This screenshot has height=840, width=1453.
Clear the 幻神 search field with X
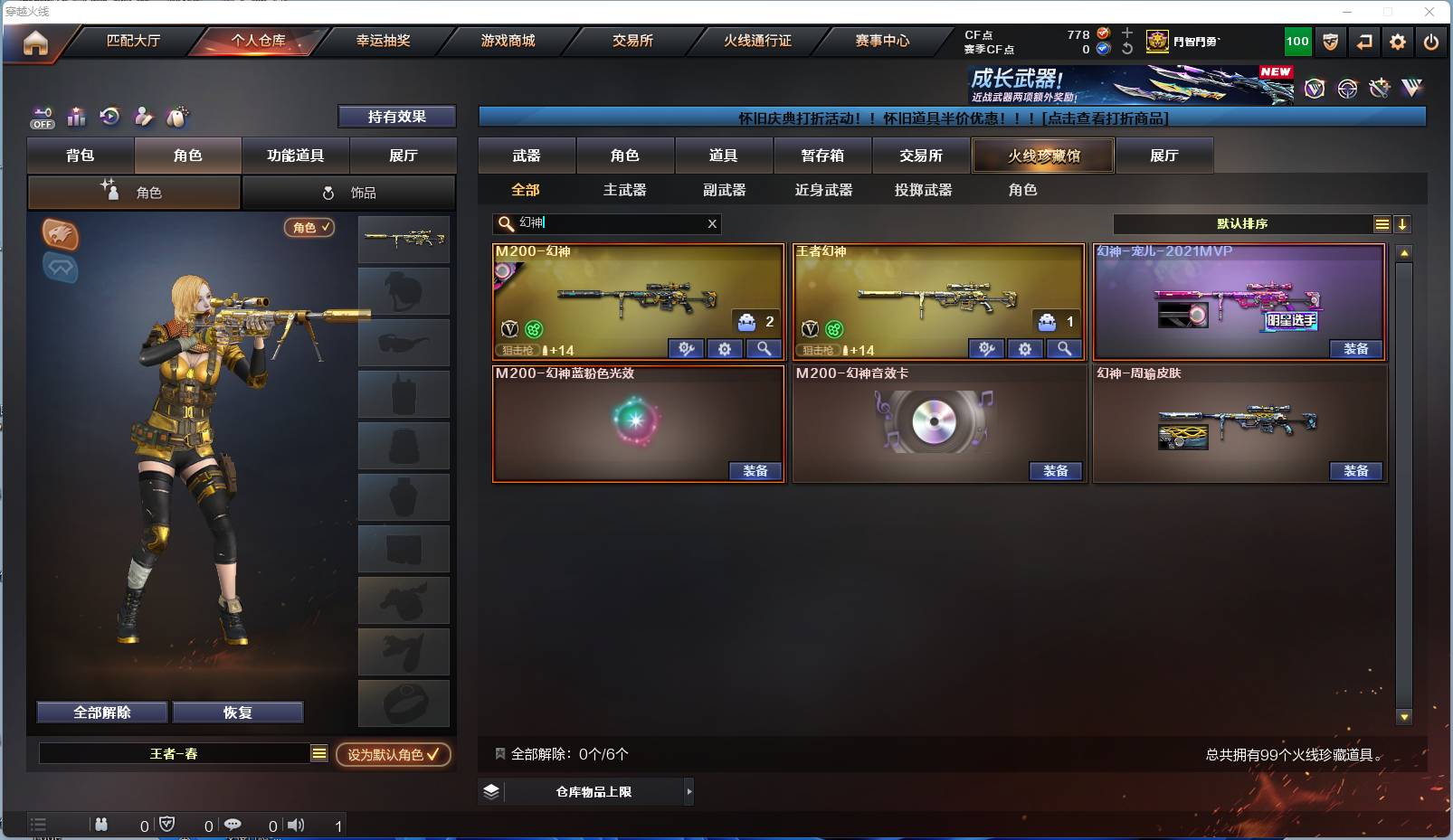coord(712,224)
